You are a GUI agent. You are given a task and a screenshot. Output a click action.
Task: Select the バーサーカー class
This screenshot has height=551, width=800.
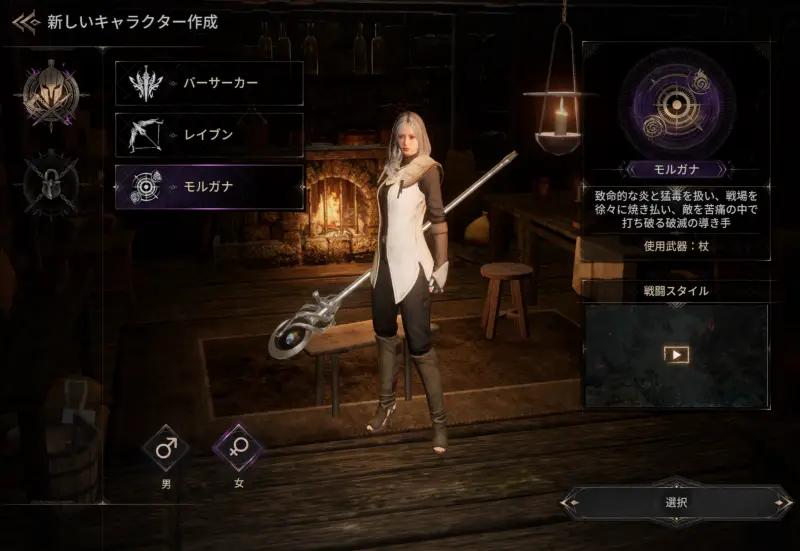coord(209,83)
